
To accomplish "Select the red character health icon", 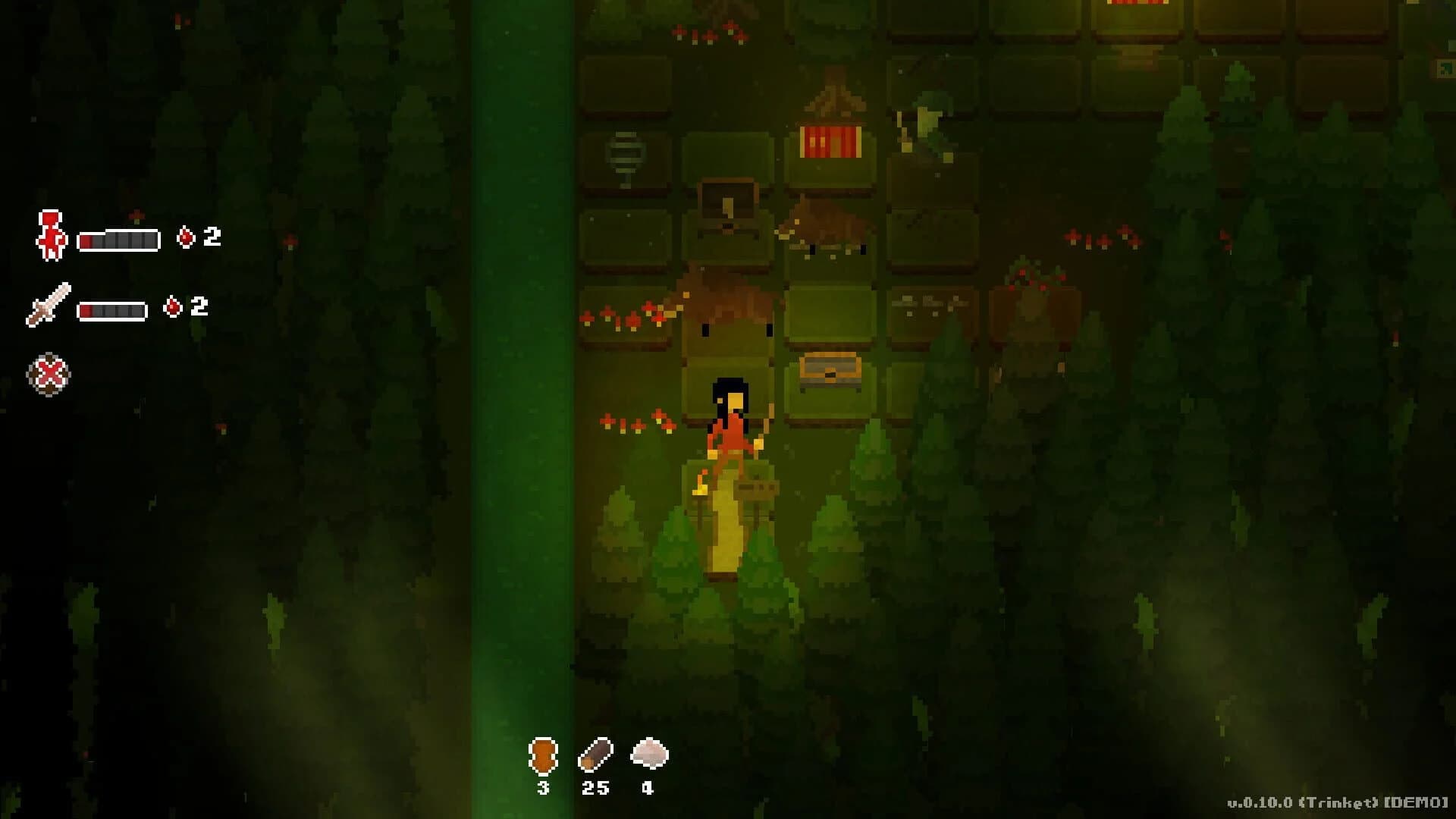I will [x=49, y=235].
